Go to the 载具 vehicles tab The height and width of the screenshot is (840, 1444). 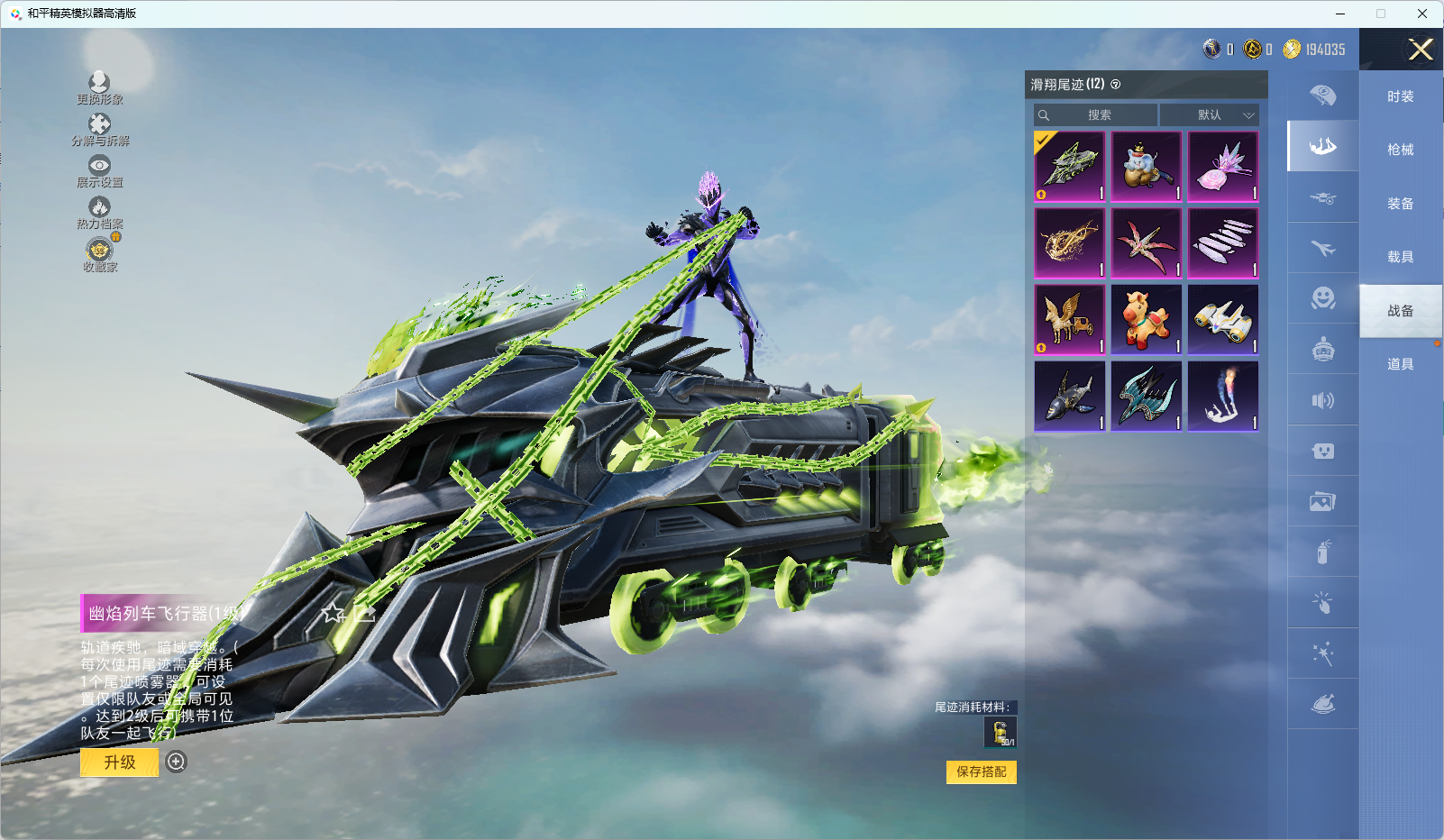(1400, 257)
